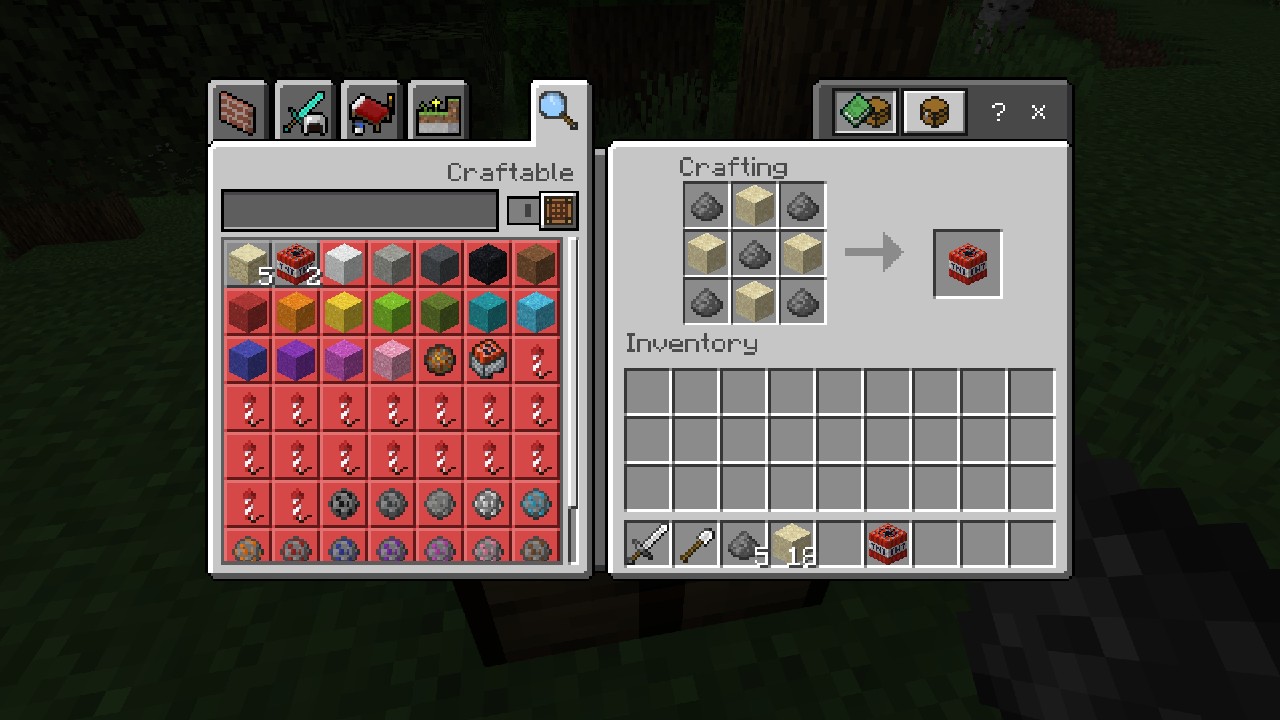Select the red wool block in recipe list

tap(246, 313)
